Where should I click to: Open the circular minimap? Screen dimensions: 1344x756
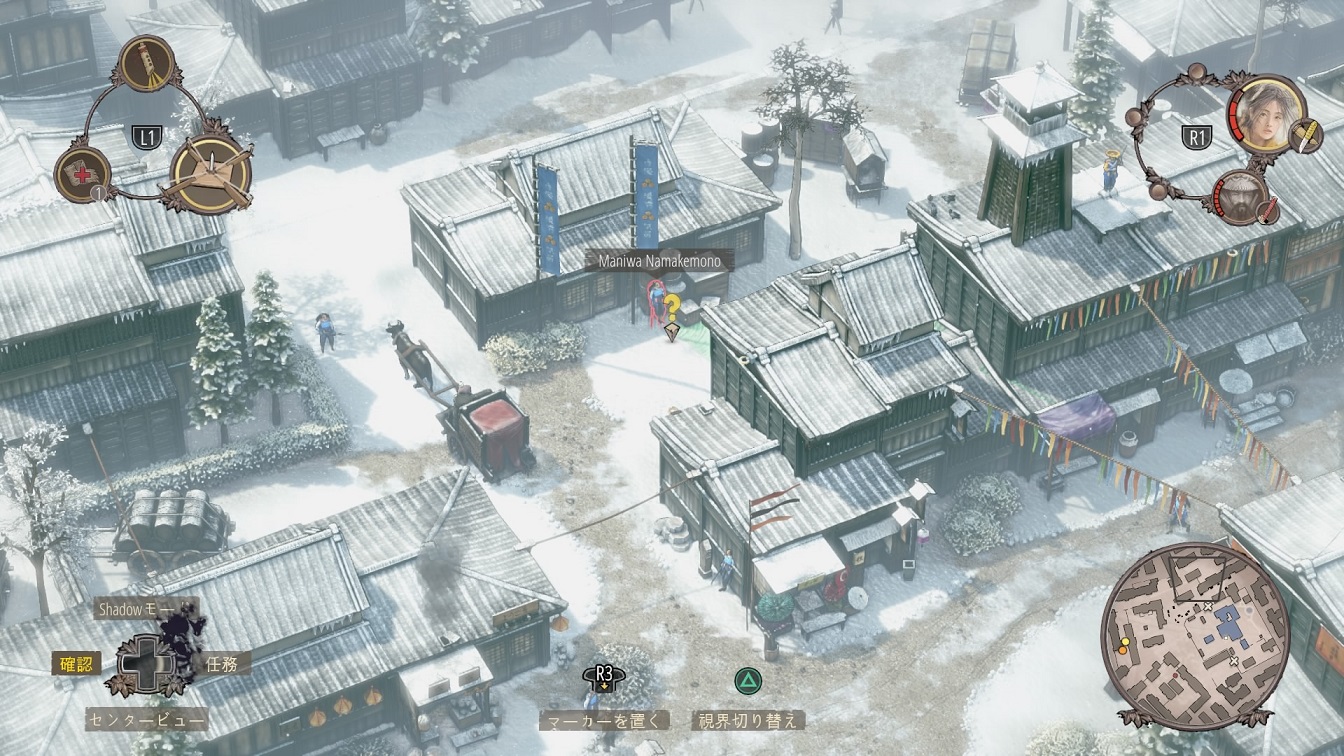coord(1195,636)
